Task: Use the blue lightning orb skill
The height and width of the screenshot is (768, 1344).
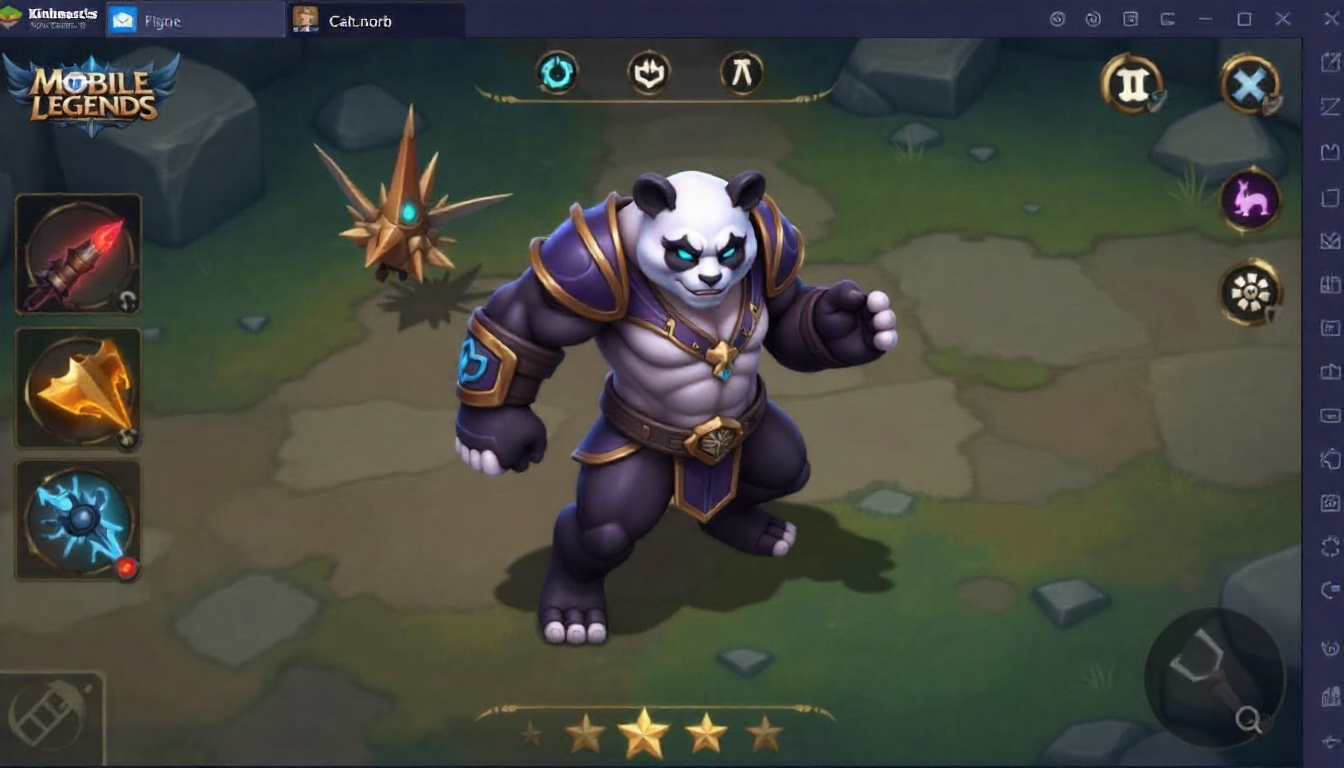Action: (x=78, y=520)
